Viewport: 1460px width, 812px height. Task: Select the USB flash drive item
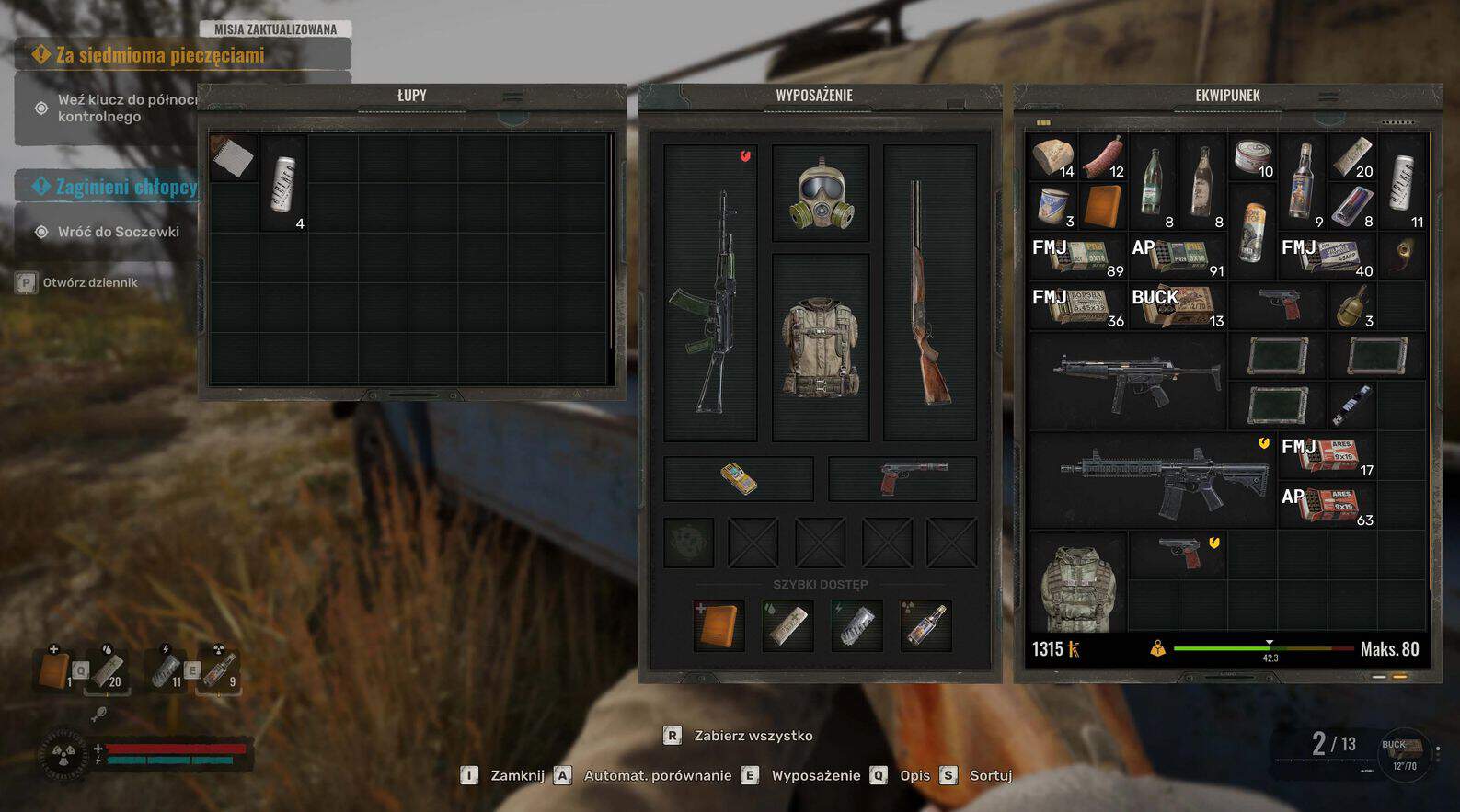[x=1351, y=403]
